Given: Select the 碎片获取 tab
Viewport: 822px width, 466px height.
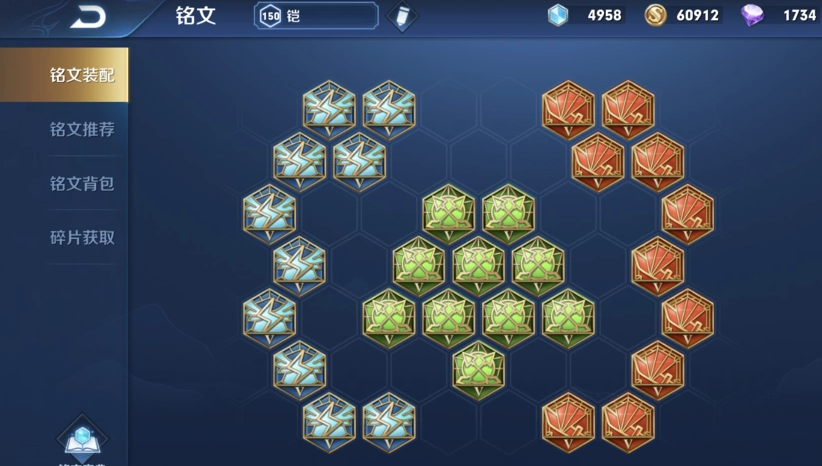Looking at the screenshot, I should (x=82, y=238).
